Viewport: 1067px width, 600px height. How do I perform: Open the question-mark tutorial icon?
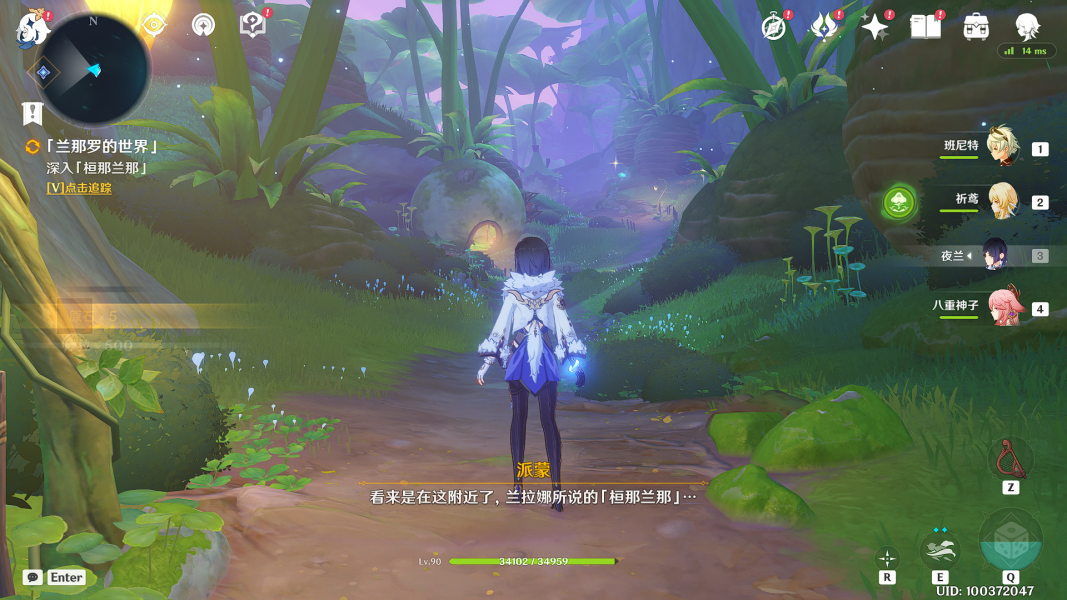(254, 25)
